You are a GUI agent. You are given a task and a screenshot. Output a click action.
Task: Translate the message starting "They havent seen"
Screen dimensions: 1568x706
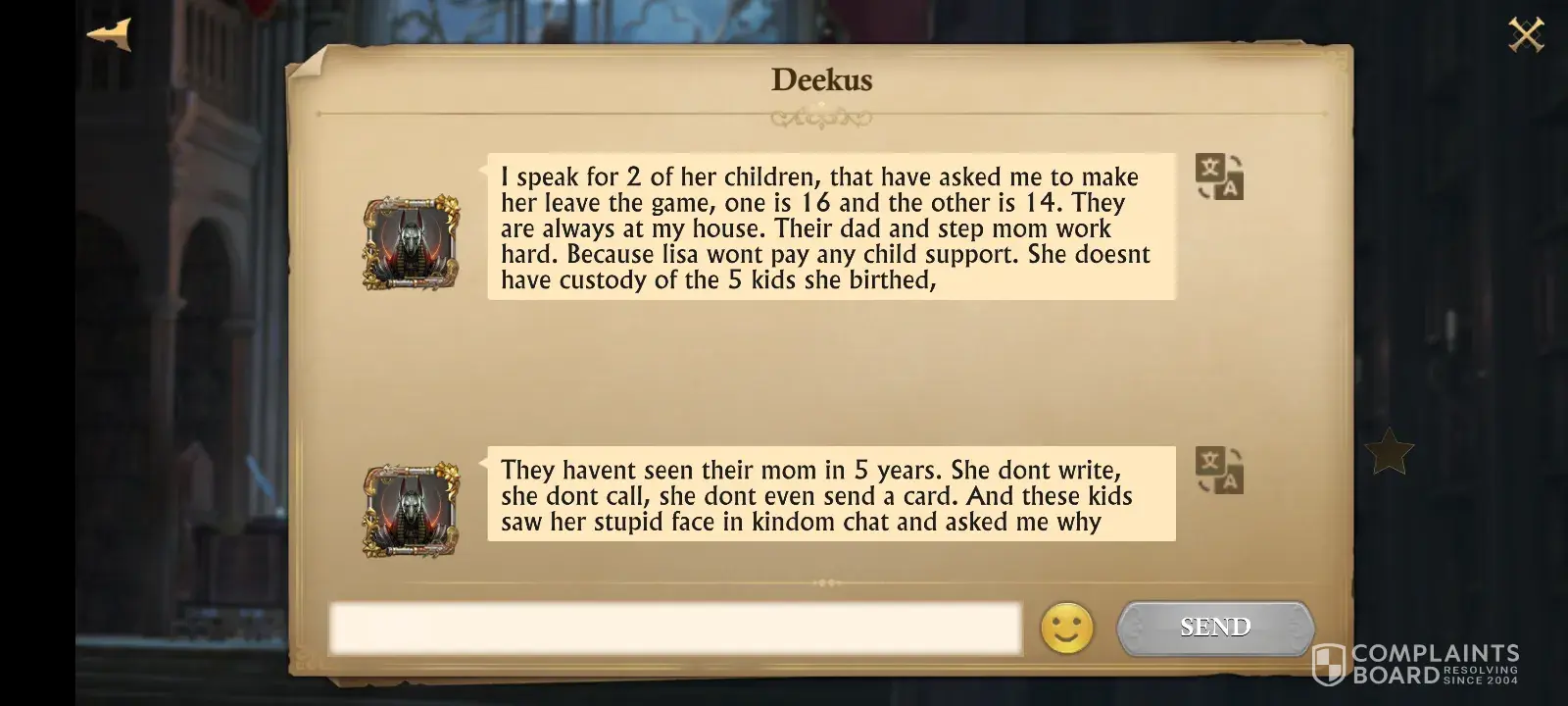(x=1219, y=470)
